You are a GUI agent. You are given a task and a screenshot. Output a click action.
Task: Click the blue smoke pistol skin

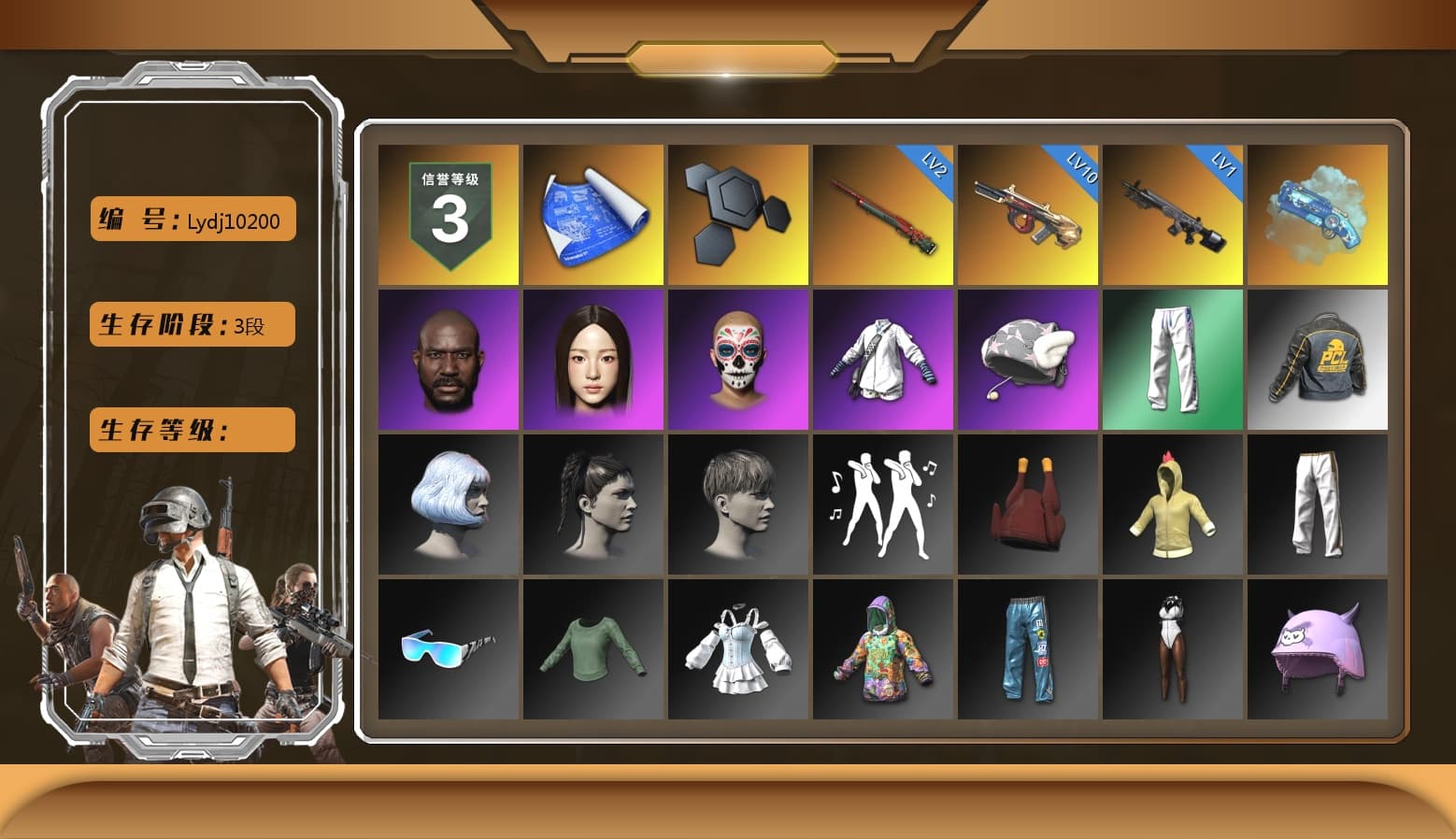click(x=1318, y=213)
